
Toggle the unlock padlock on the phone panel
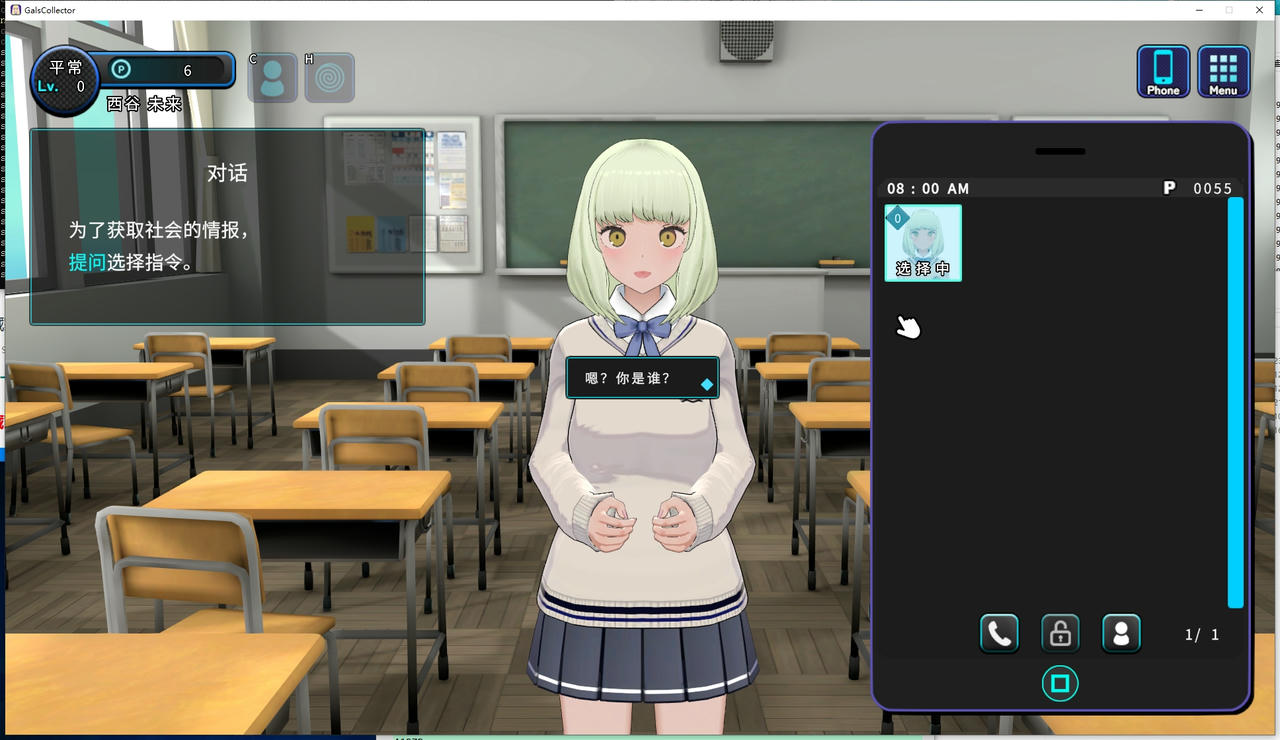pyautogui.click(x=1060, y=633)
